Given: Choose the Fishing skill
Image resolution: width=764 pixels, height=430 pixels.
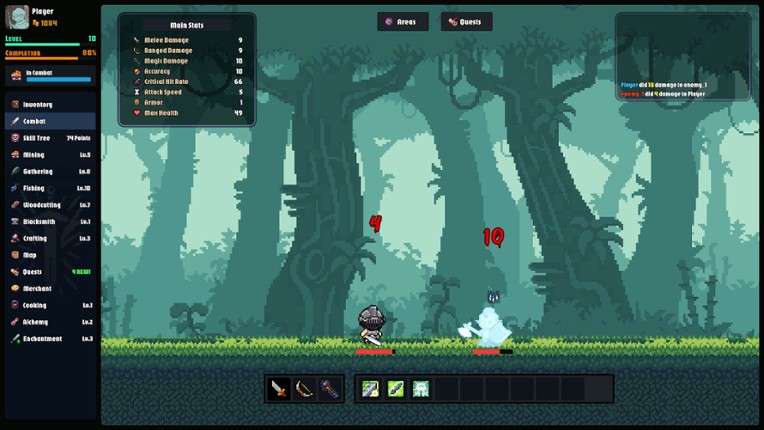Looking at the screenshot, I should pyautogui.click(x=35, y=188).
